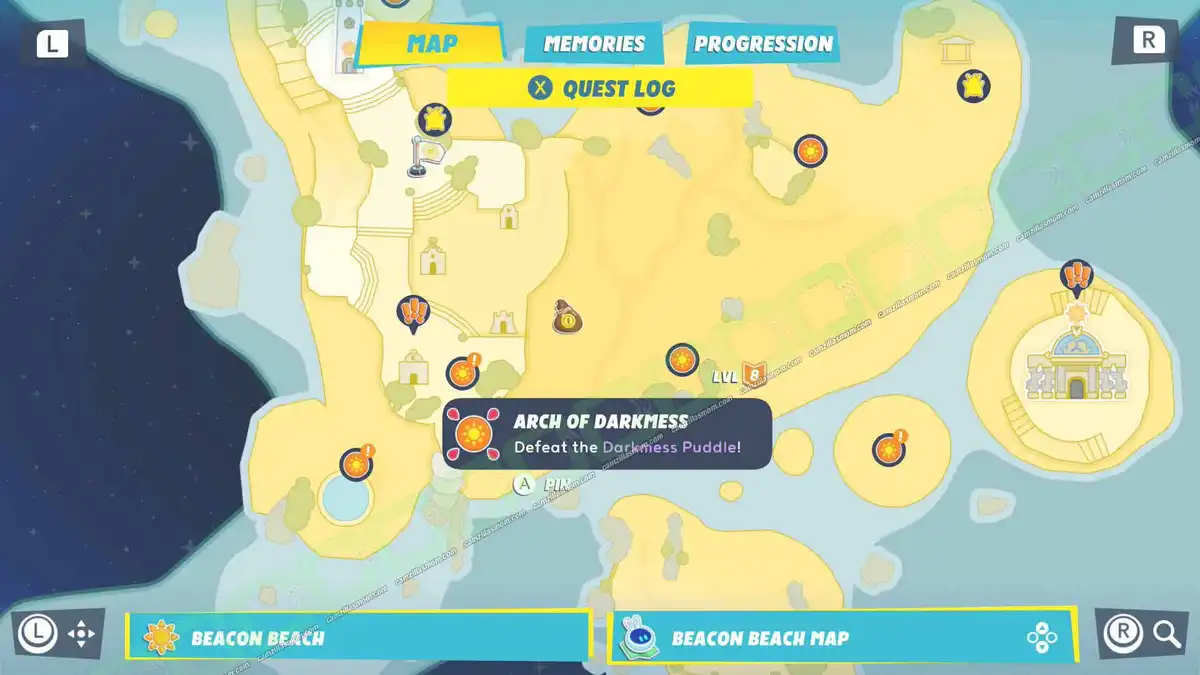This screenshot has width=1200, height=675.
Task: Select the sun quest marker above the pool
Action: tap(355, 464)
